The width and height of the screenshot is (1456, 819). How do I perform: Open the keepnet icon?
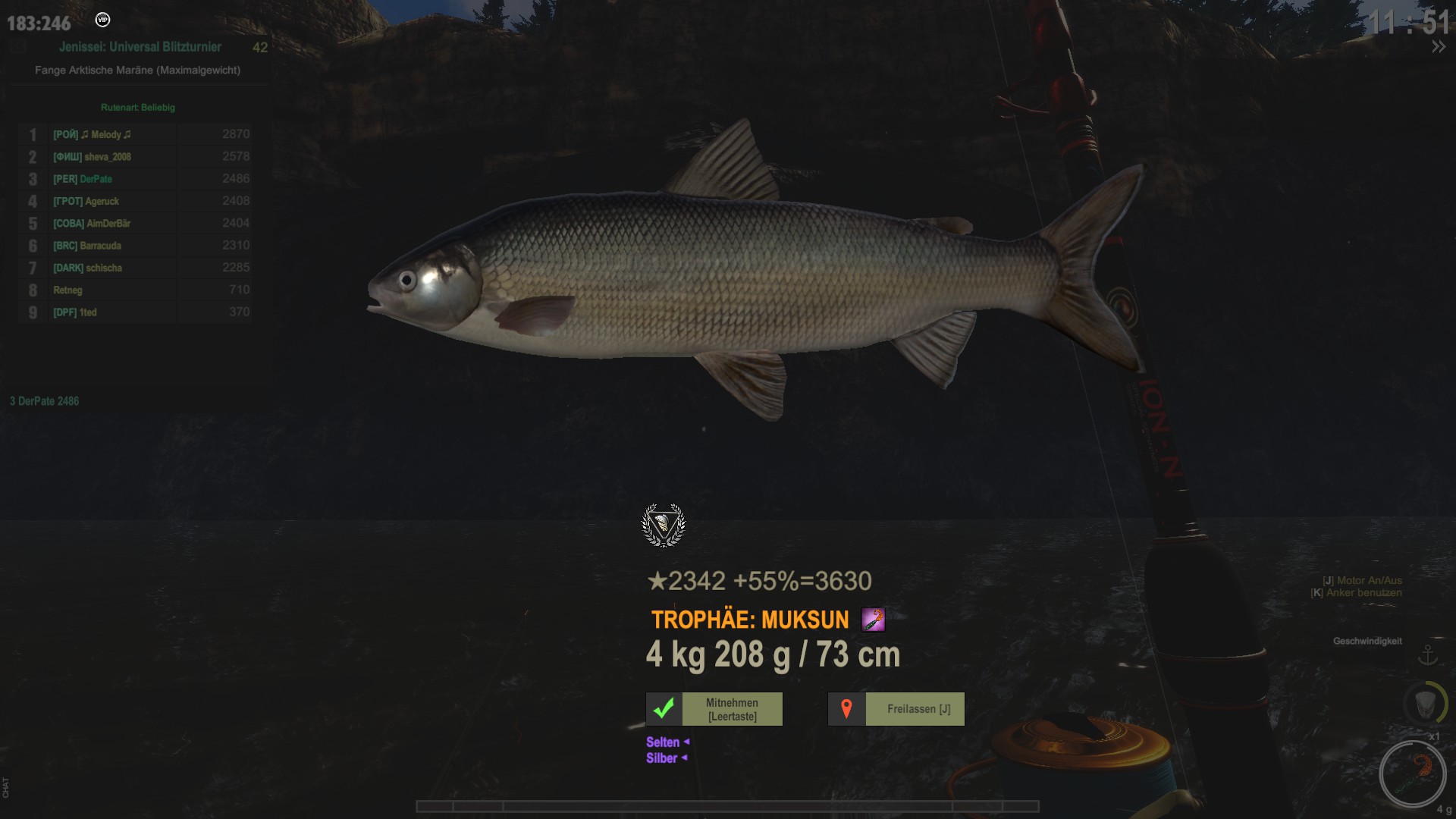(x=1425, y=703)
